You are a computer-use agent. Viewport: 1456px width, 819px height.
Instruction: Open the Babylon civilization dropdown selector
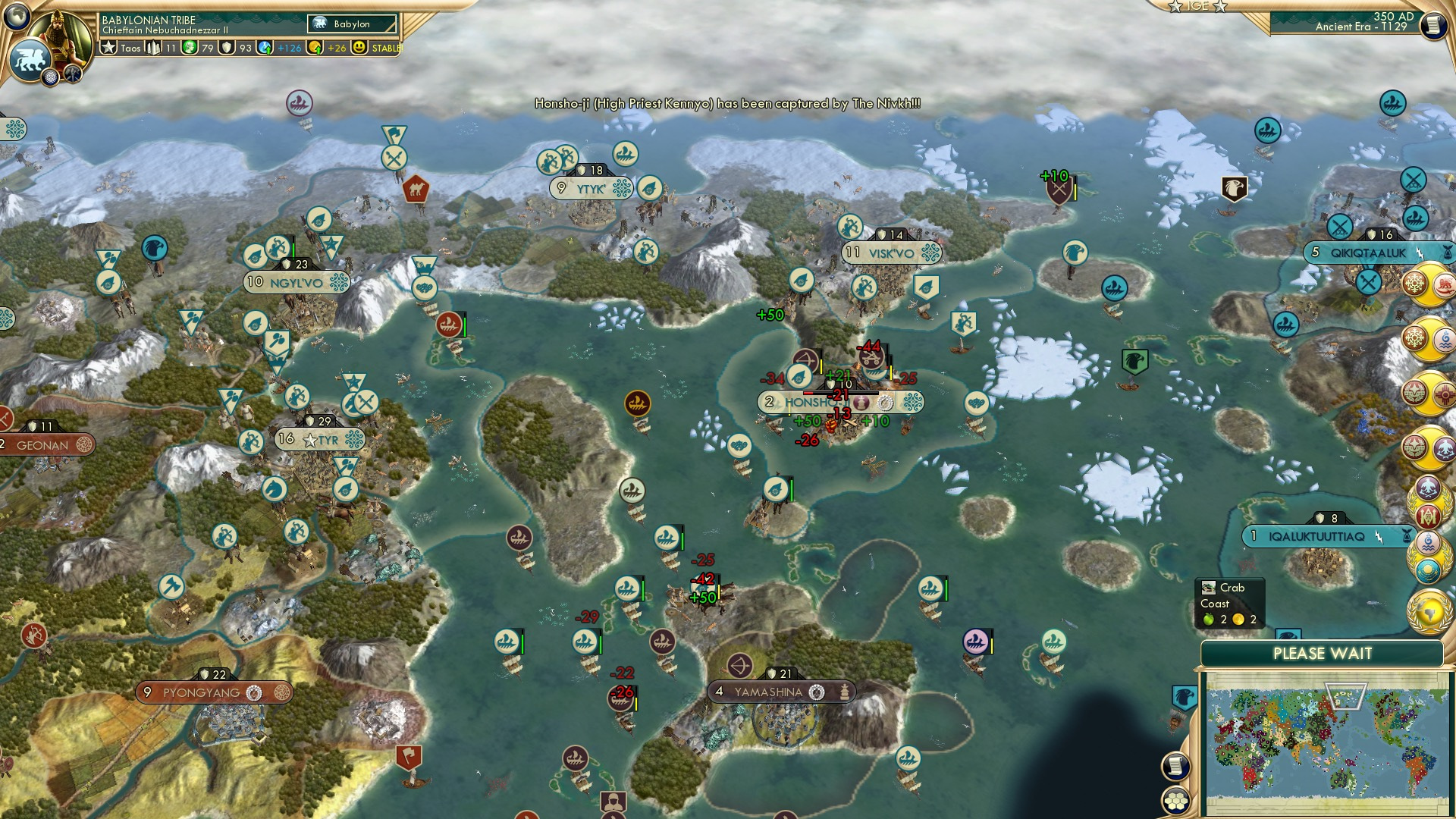(x=353, y=24)
